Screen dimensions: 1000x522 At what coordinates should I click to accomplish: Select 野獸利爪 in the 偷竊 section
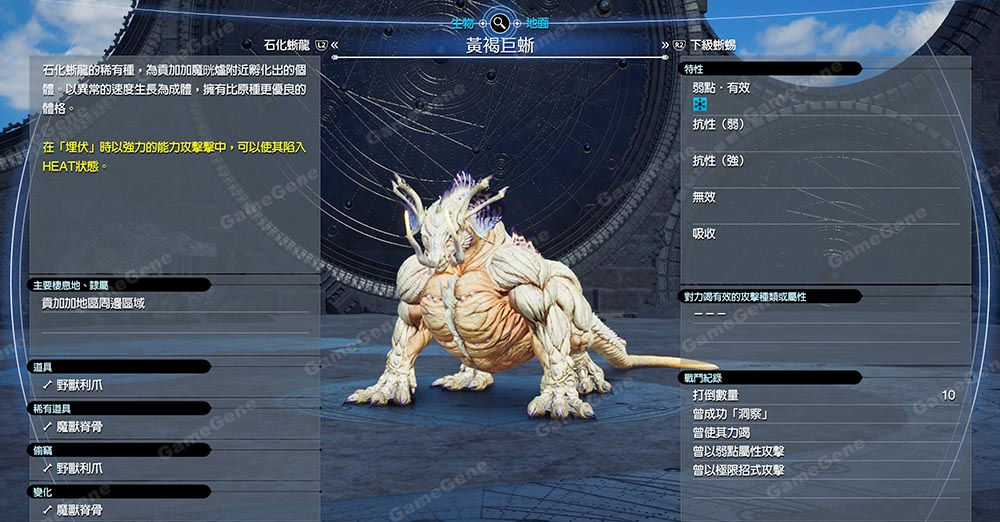79,468
